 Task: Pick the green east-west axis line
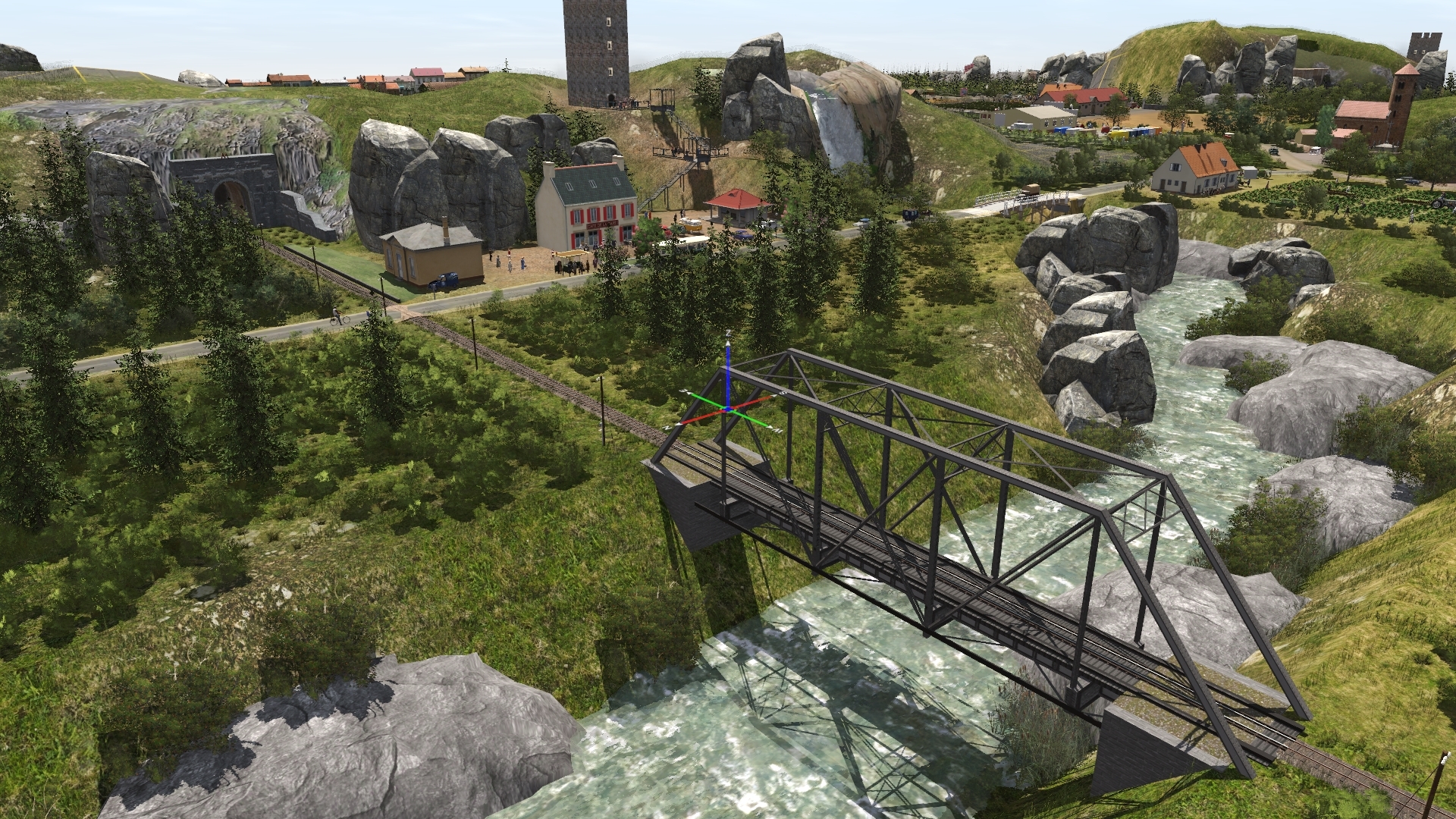pyautogui.click(x=706, y=399)
